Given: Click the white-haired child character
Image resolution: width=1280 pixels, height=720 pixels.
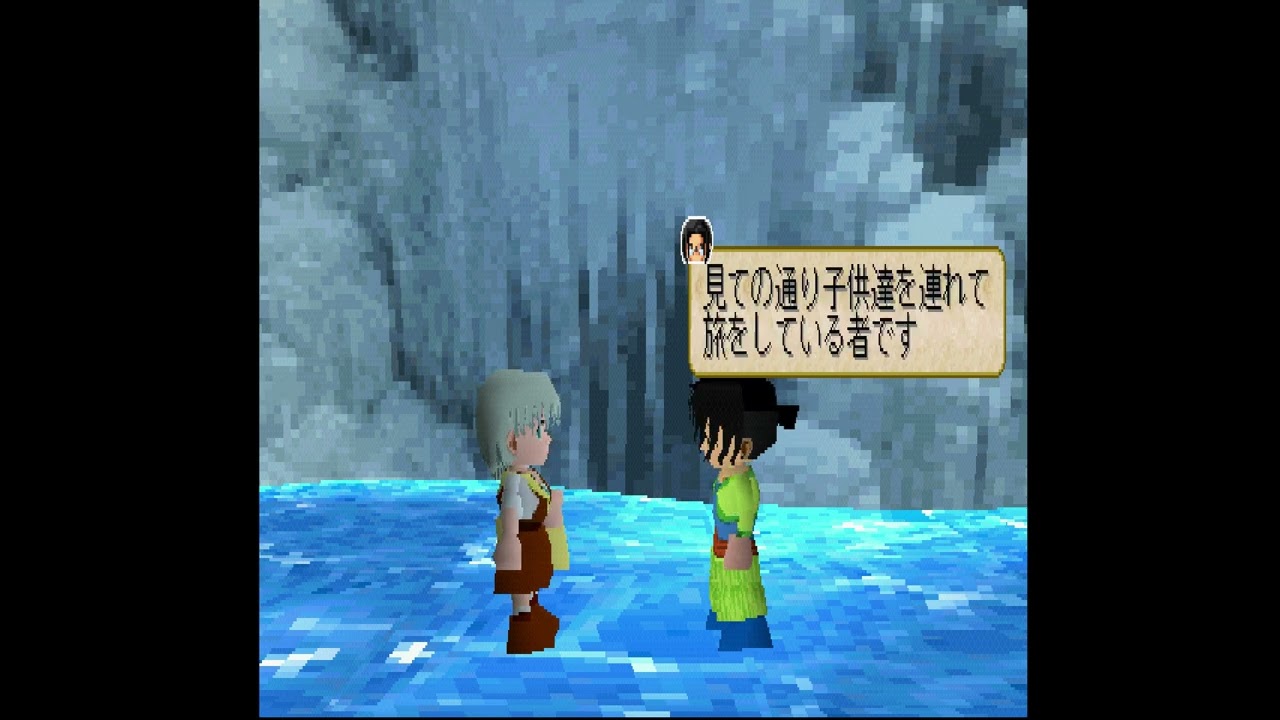Looking at the screenshot, I should 525,480.
